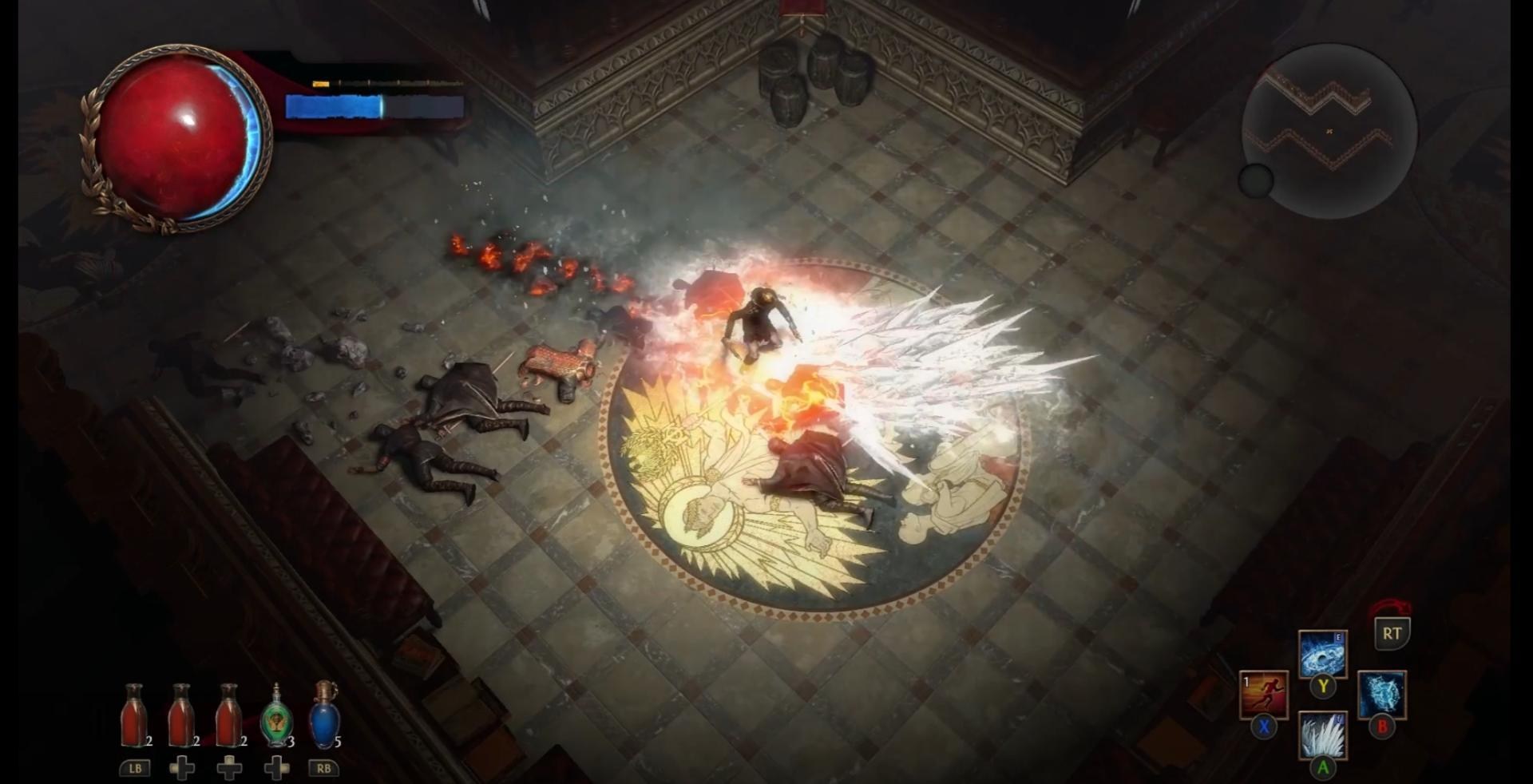Click the green A button badge
This screenshot has width=1533, height=784.
point(1323,766)
